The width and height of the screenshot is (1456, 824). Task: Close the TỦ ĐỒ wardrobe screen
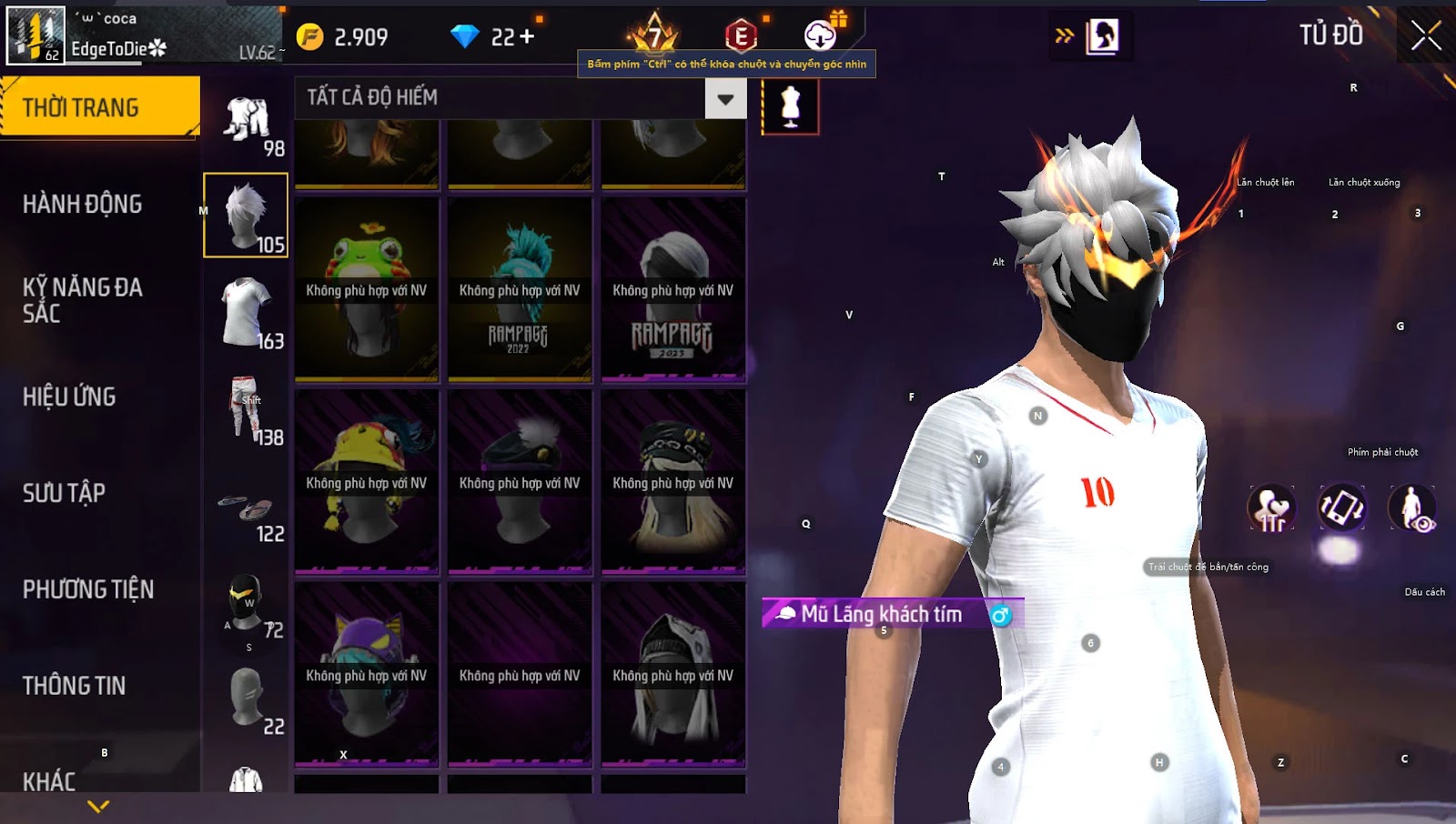tap(1426, 36)
